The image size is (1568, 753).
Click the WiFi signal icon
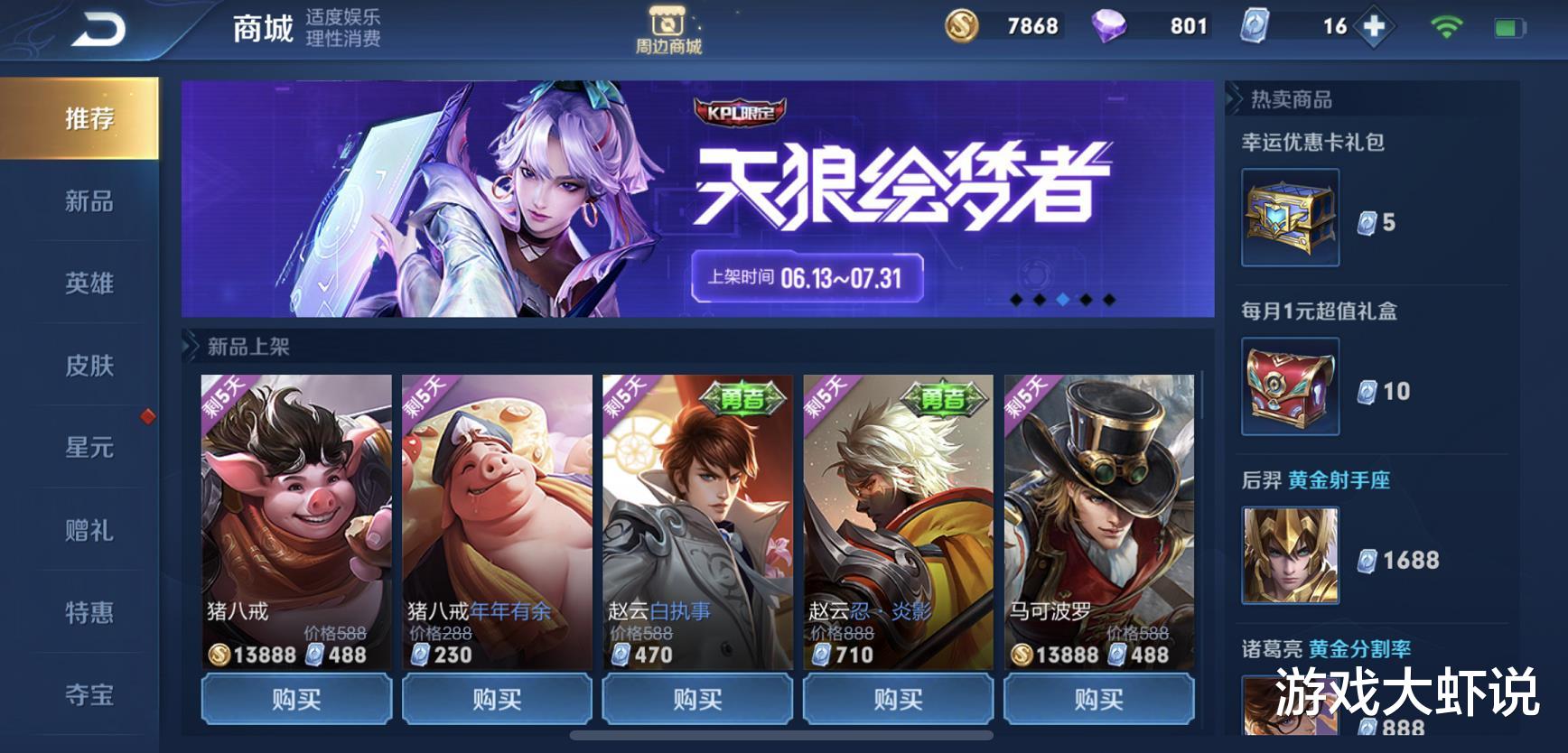tap(1446, 26)
